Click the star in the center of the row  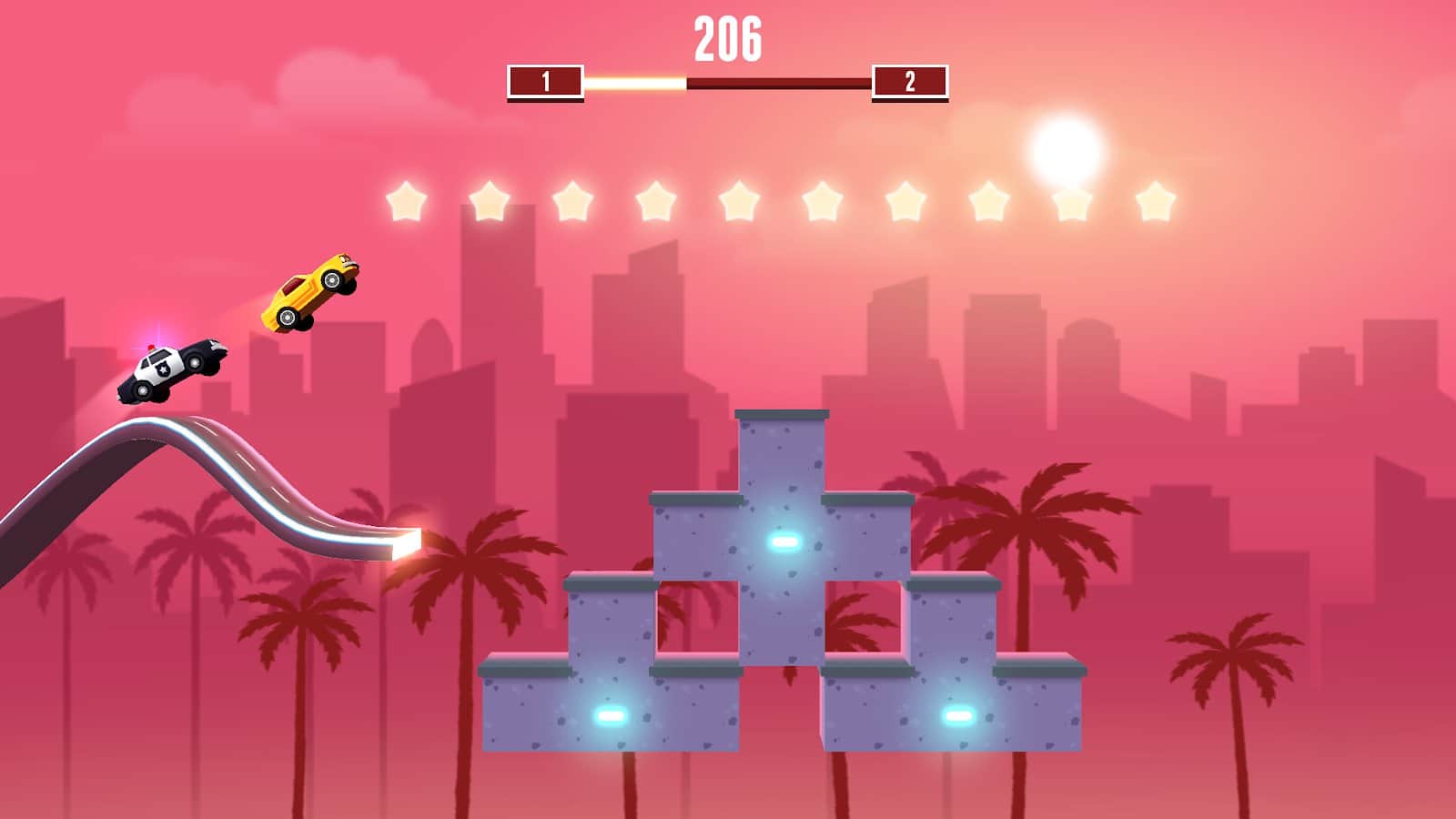pos(822,202)
